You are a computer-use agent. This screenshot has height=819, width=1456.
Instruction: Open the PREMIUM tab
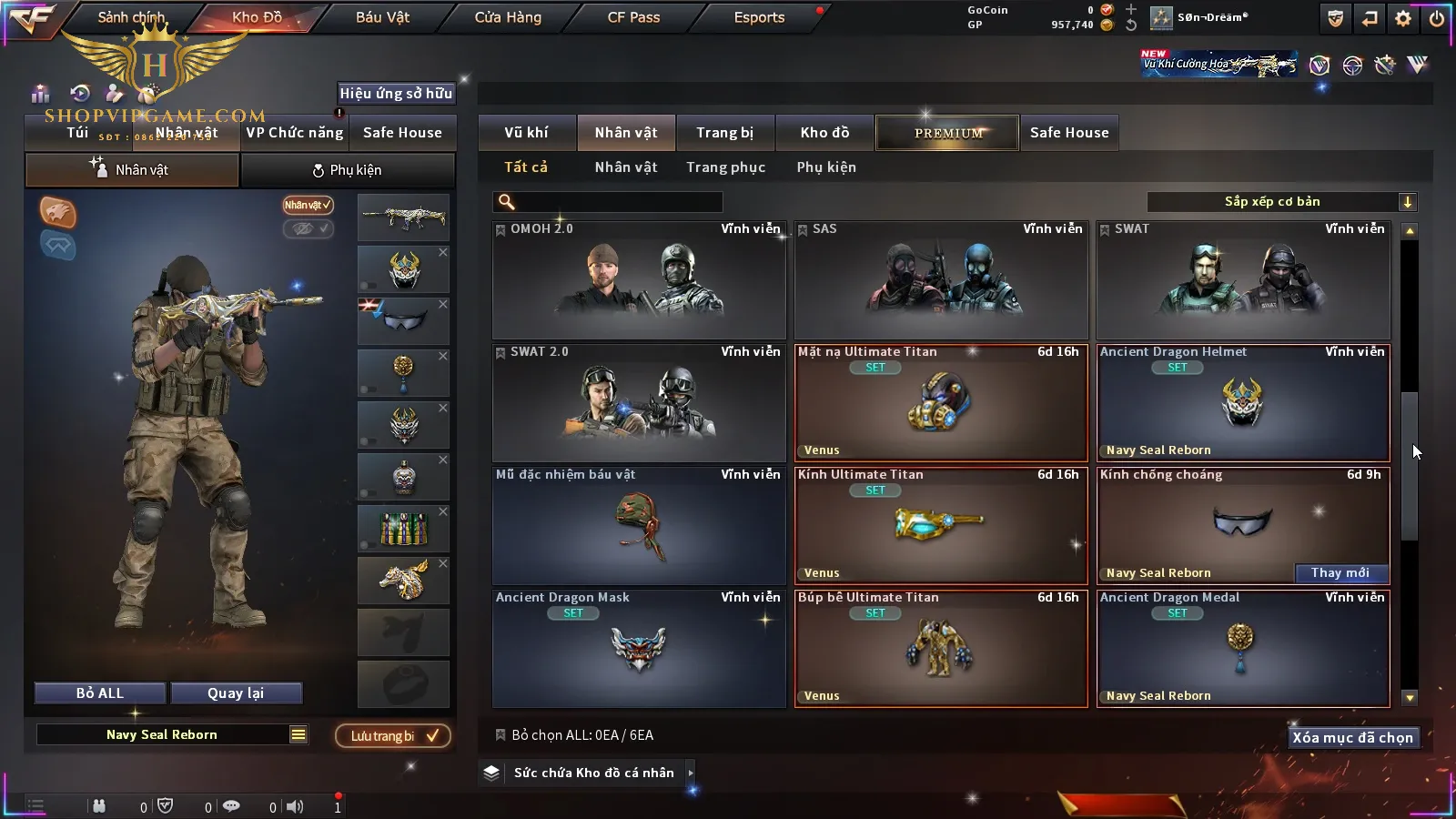click(x=948, y=133)
